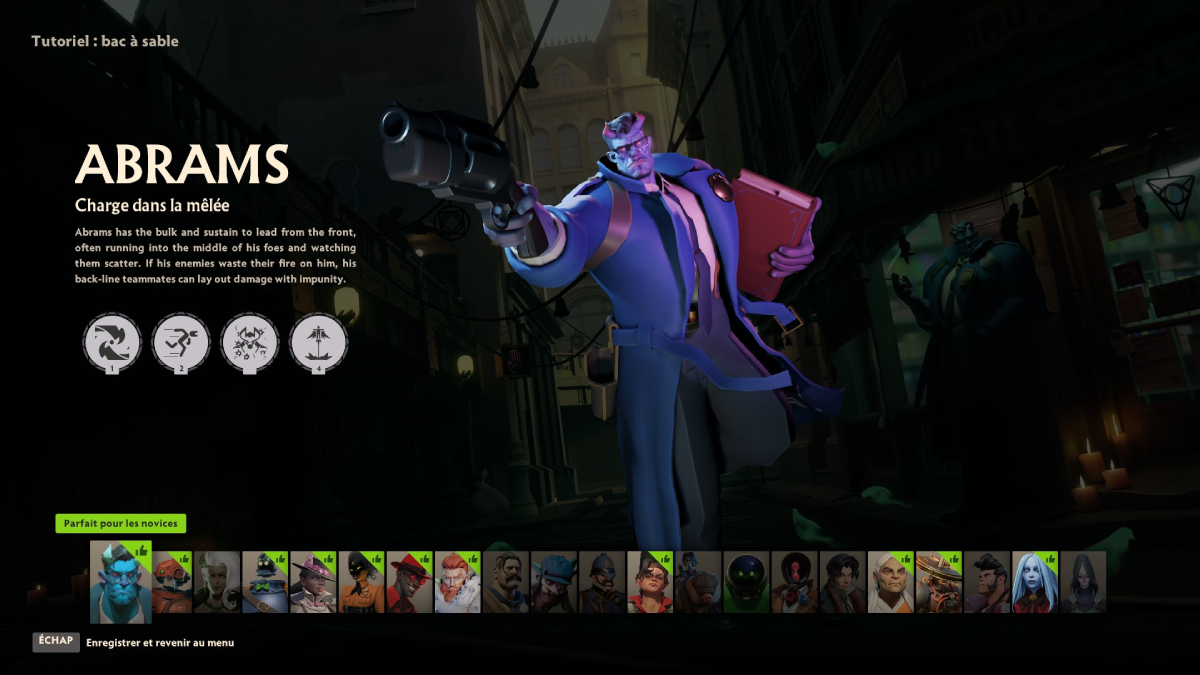Show the ground-slam ability icon numbered 4
The image size is (1200, 675).
pyautogui.click(x=318, y=342)
